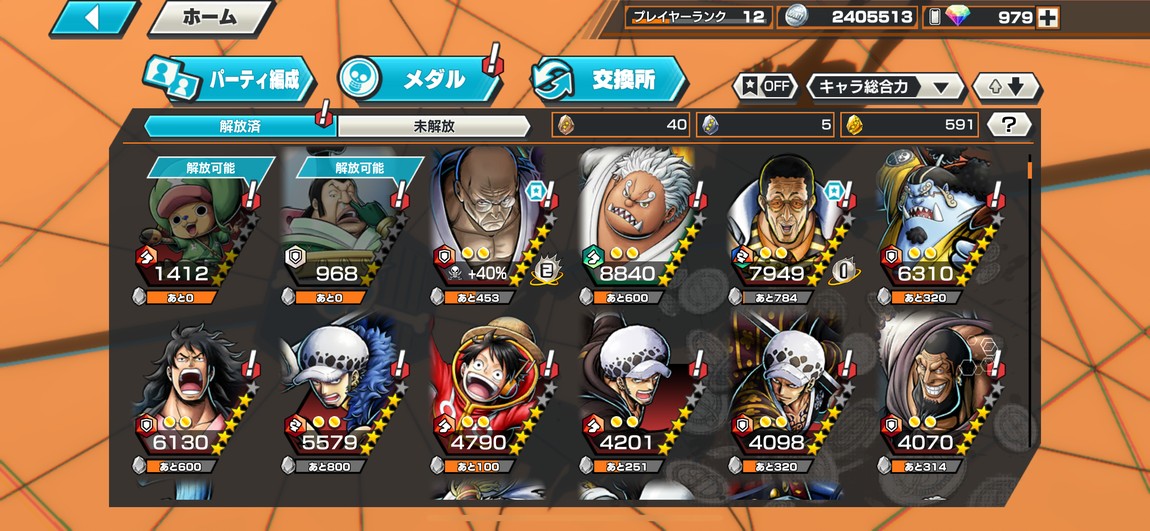Reverse sort order with arrows button

[1006, 86]
